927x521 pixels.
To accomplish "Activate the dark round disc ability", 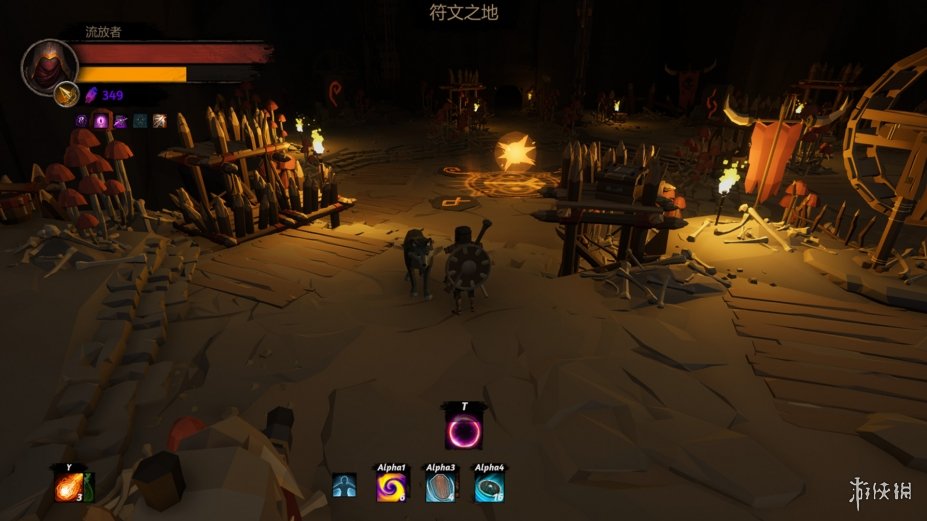I will [489, 486].
